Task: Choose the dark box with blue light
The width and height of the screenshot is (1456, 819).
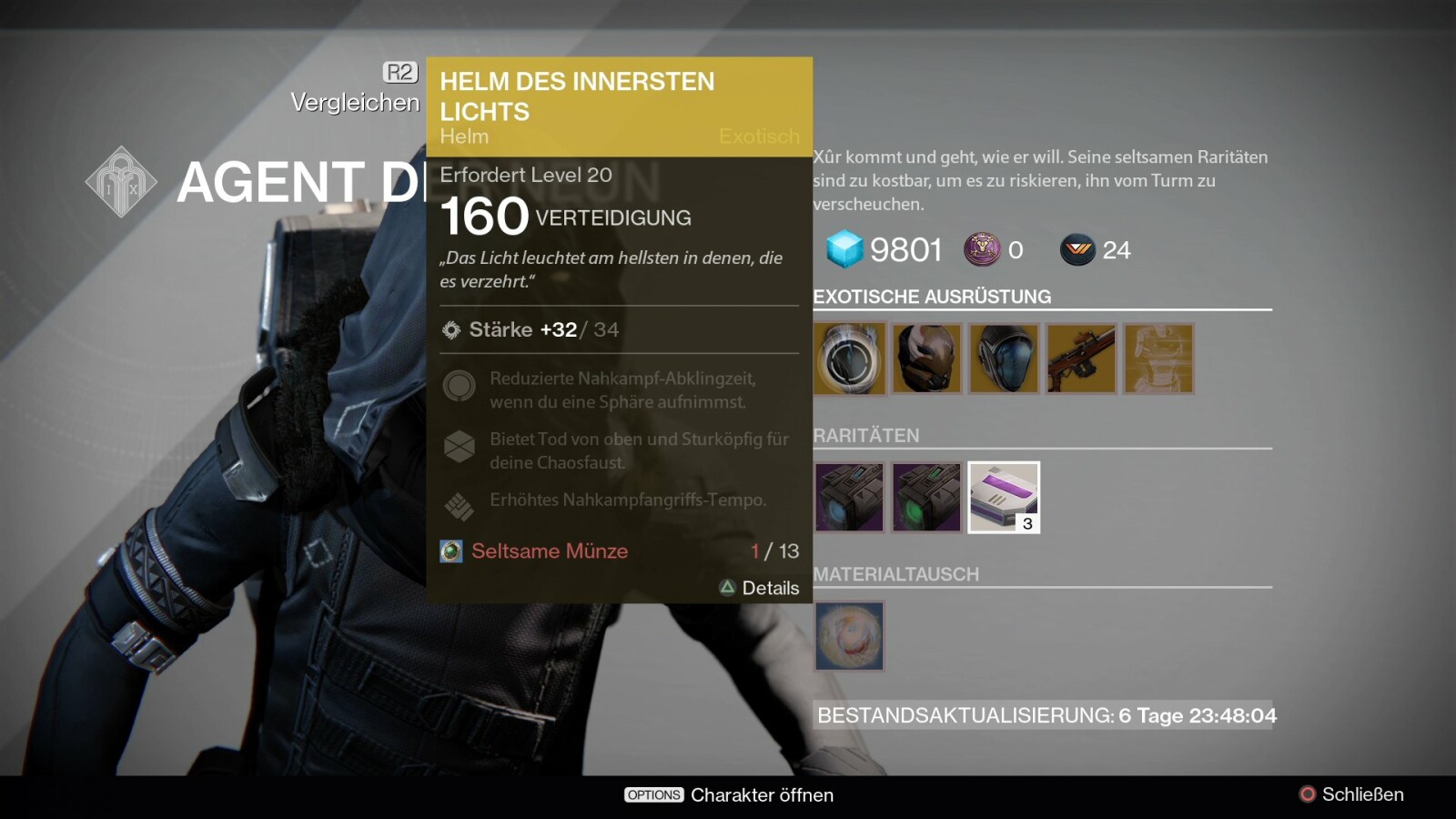Action: click(849, 497)
